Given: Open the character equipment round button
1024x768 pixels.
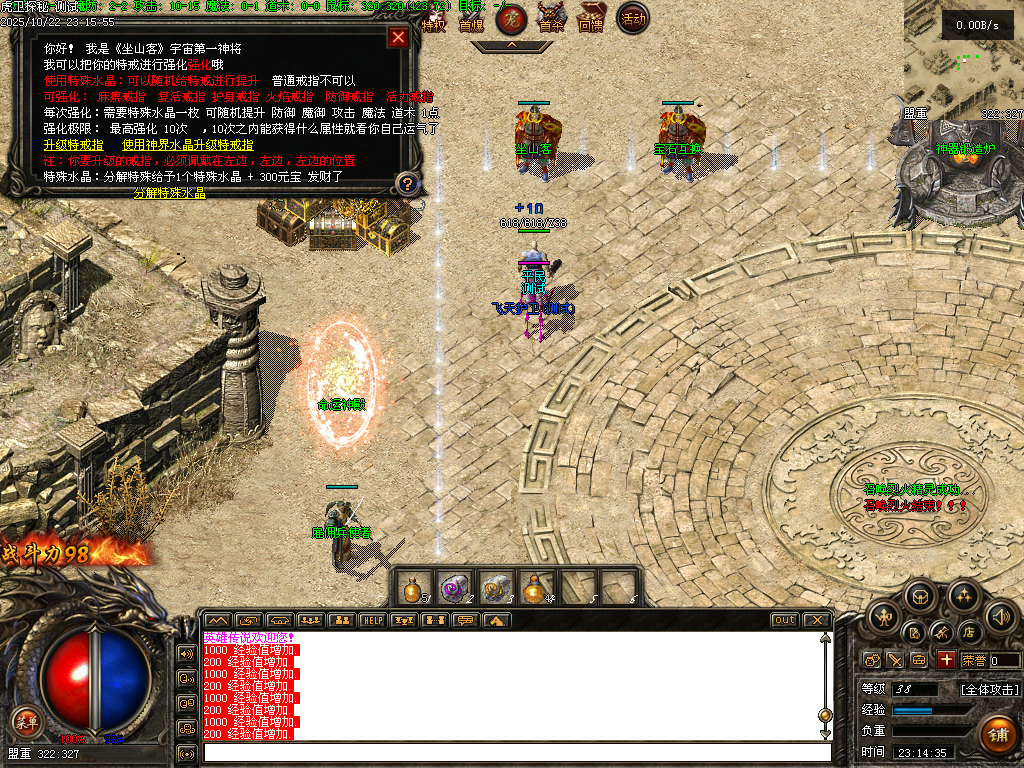Looking at the screenshot, I should click(884, 616).
